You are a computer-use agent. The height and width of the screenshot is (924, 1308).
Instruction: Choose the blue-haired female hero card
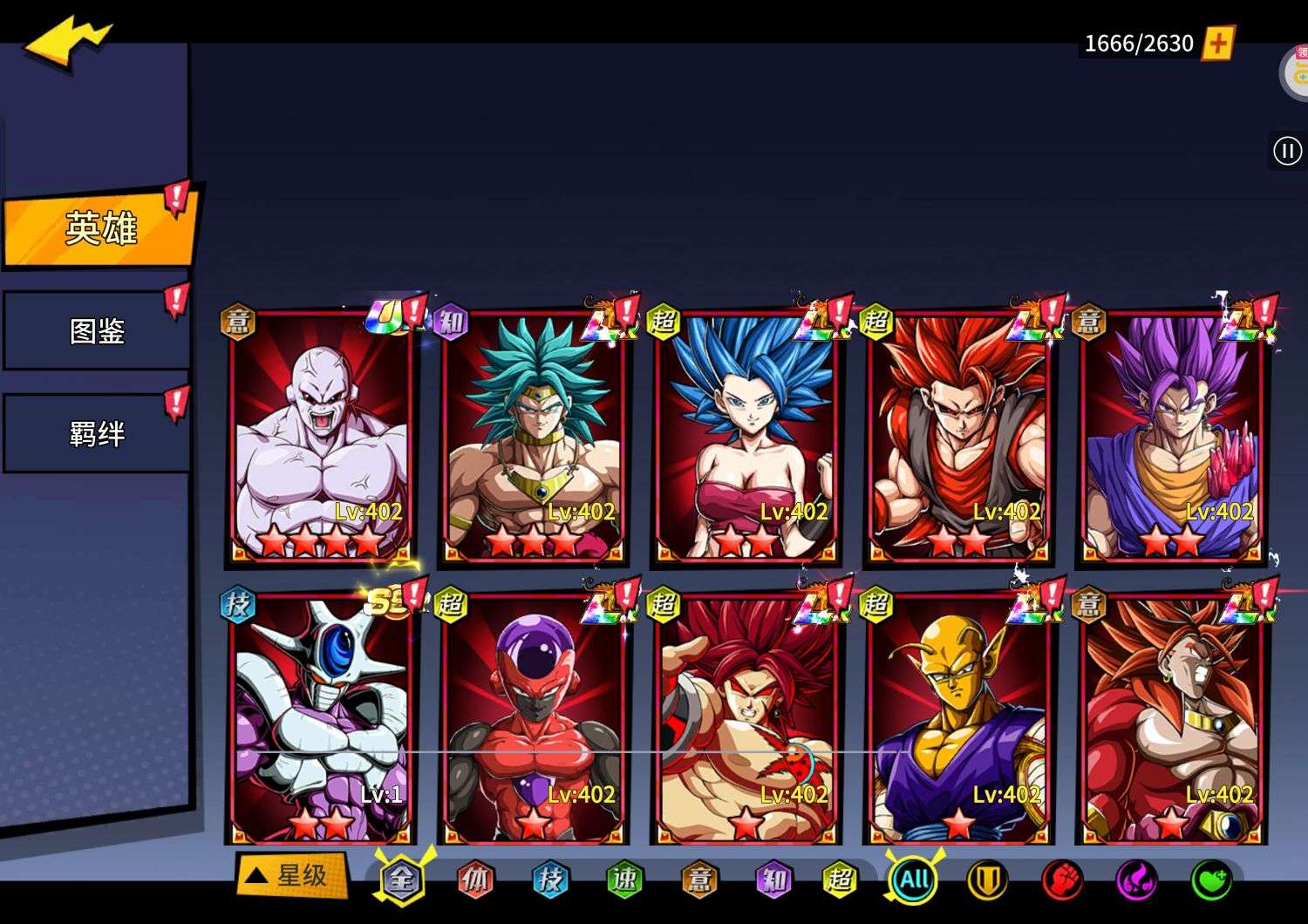point(746,436)
